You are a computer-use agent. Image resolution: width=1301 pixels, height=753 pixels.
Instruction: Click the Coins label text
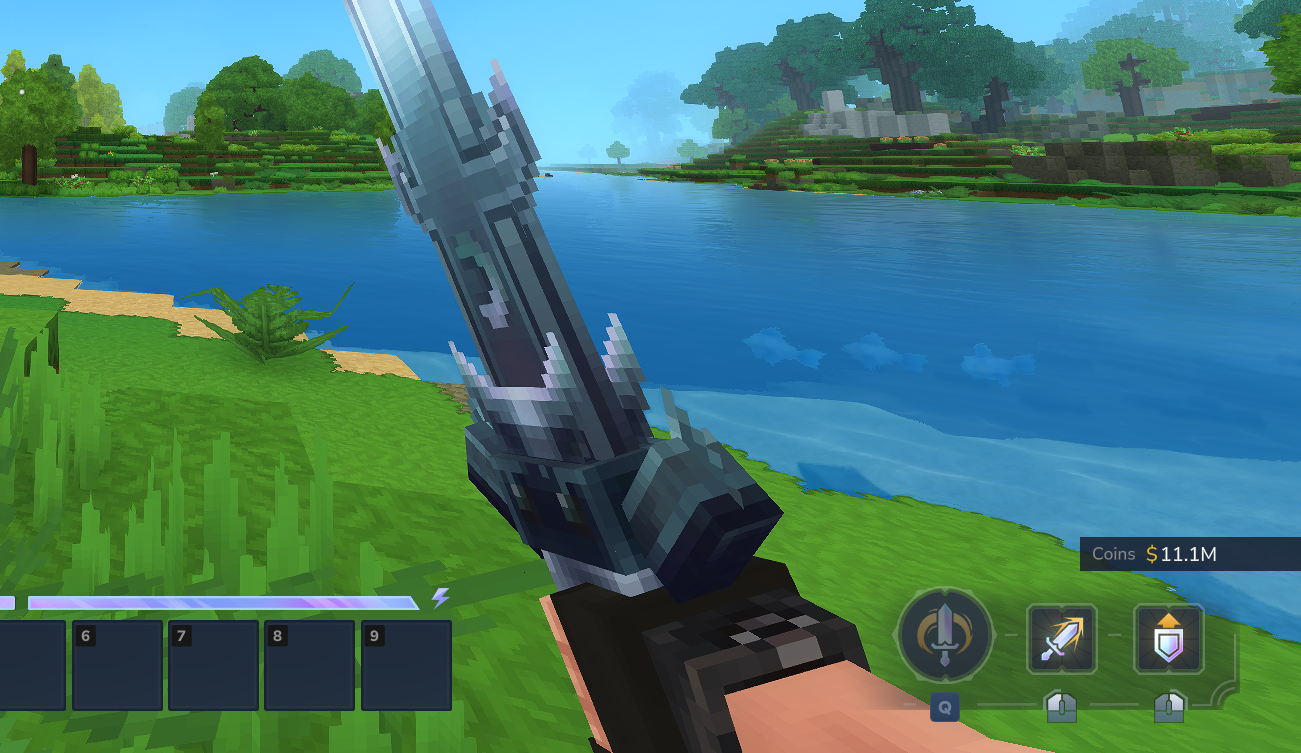point(1114,554)
